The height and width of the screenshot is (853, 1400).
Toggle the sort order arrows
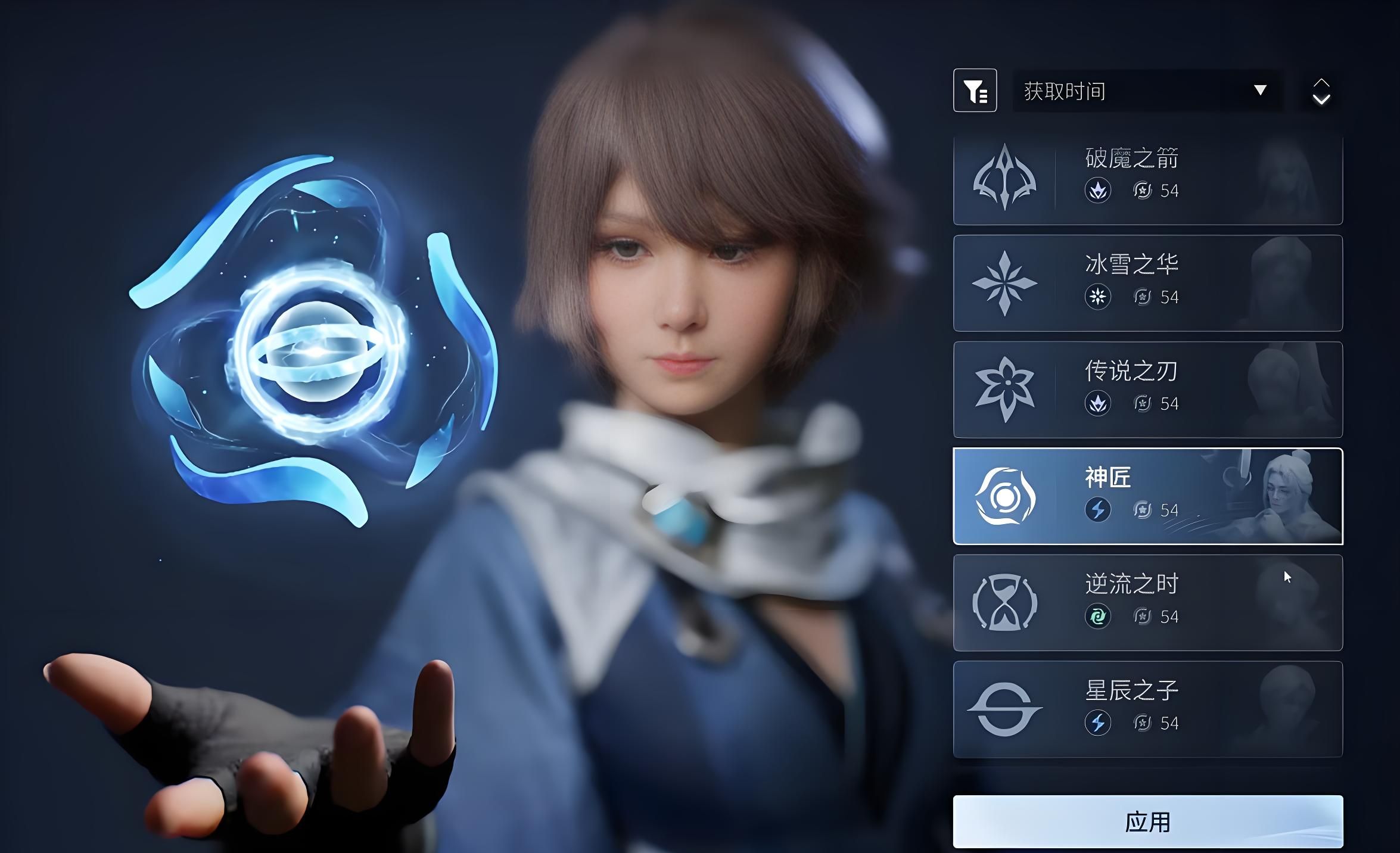click(1321, 91)
